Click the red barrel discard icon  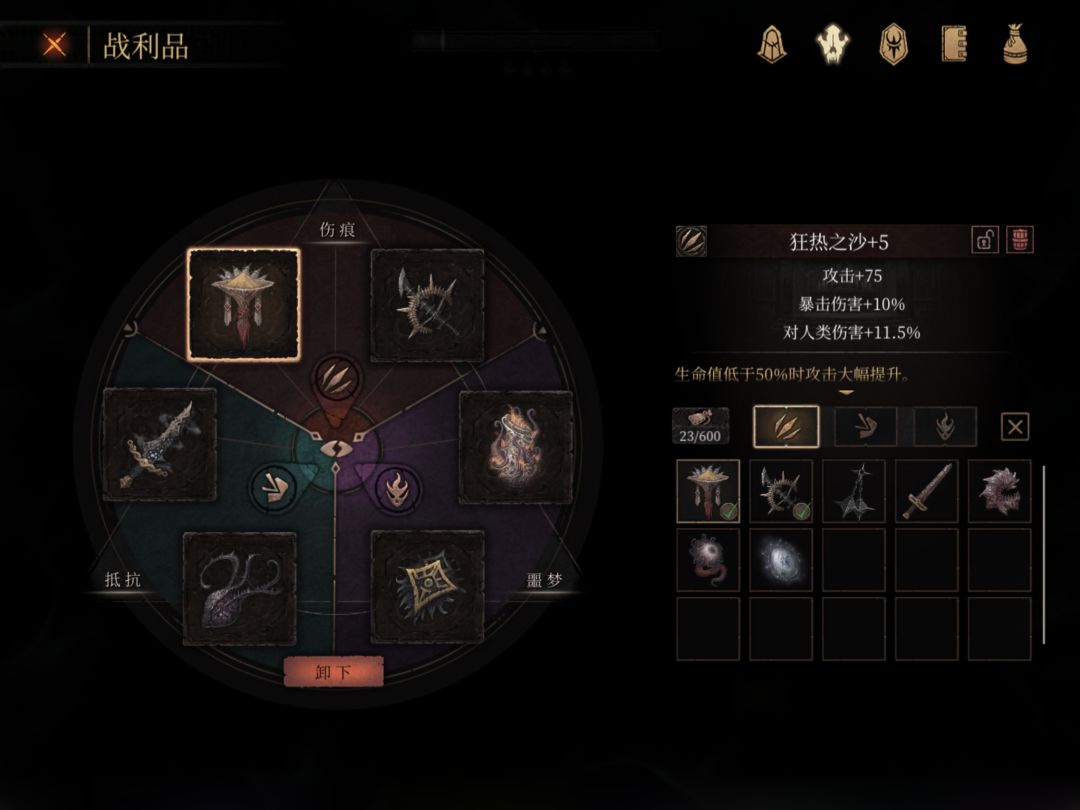pos(1020,240)
